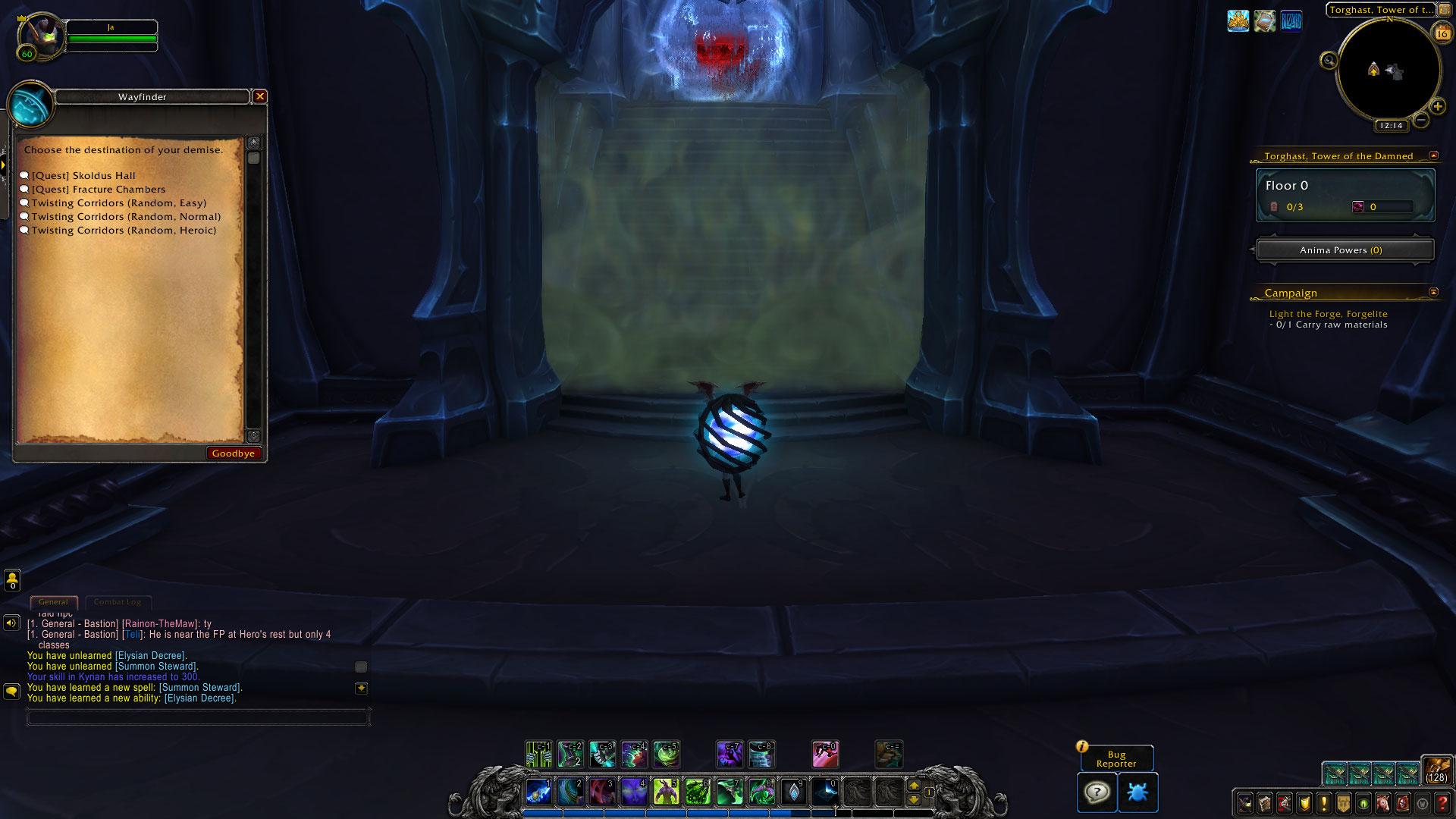Click the Goodbye button
The height and width of the screenshot is (819, 1456).
pyautogui.click(x=234, y=453)
